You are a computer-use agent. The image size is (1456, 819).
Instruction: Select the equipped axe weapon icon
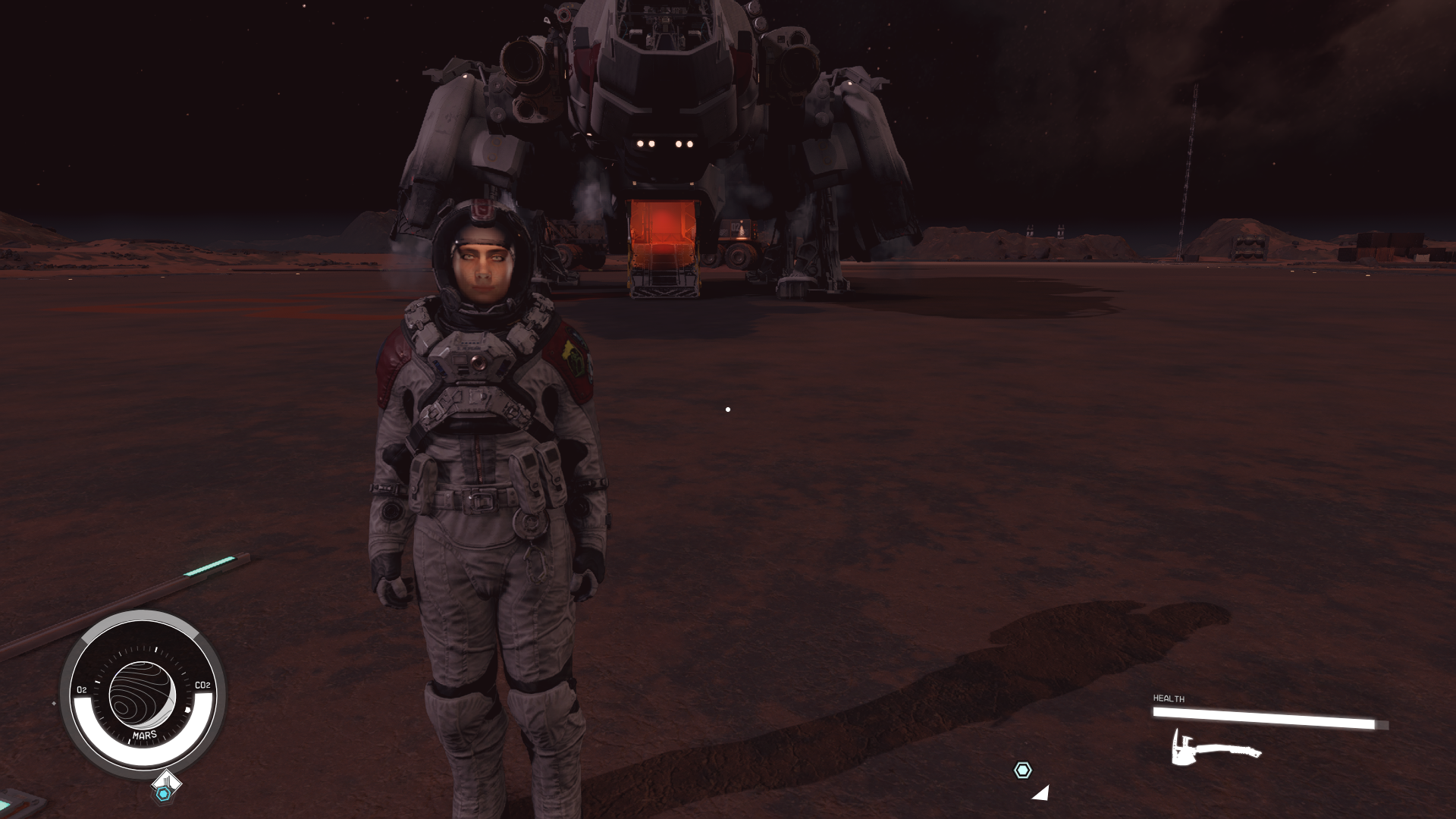1214,749
